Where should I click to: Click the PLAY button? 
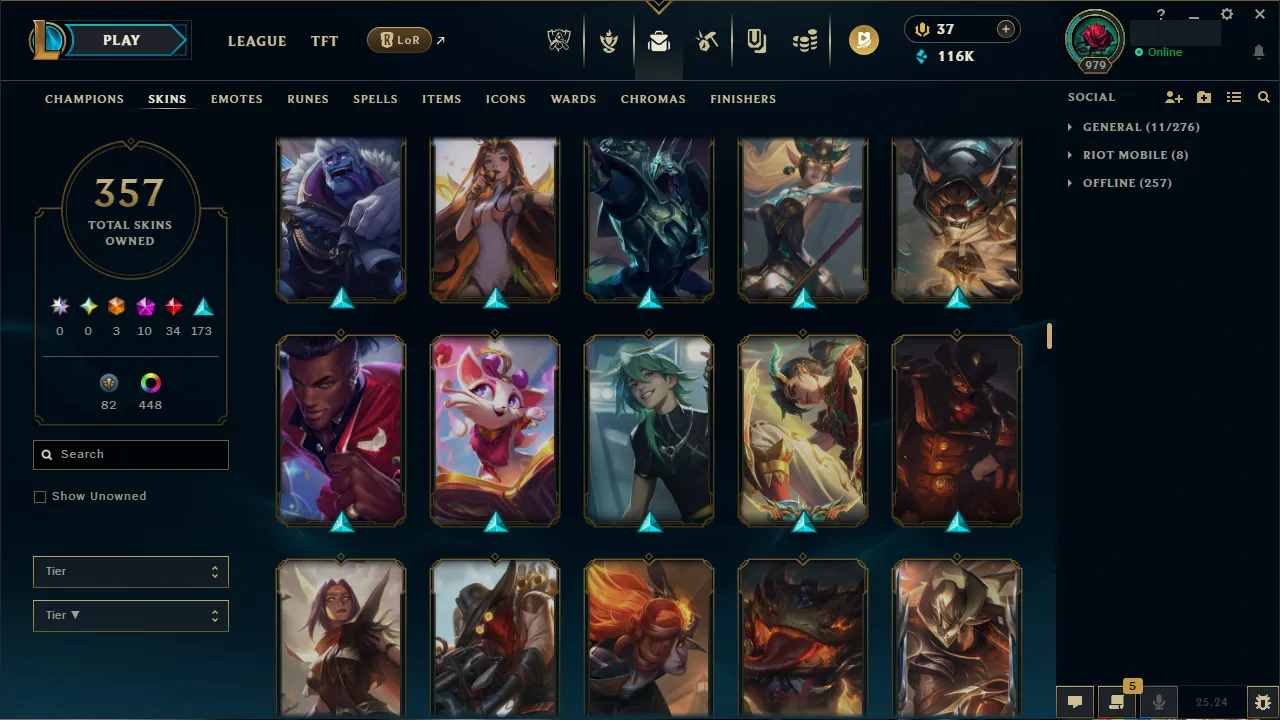click(x=121, y=40)
